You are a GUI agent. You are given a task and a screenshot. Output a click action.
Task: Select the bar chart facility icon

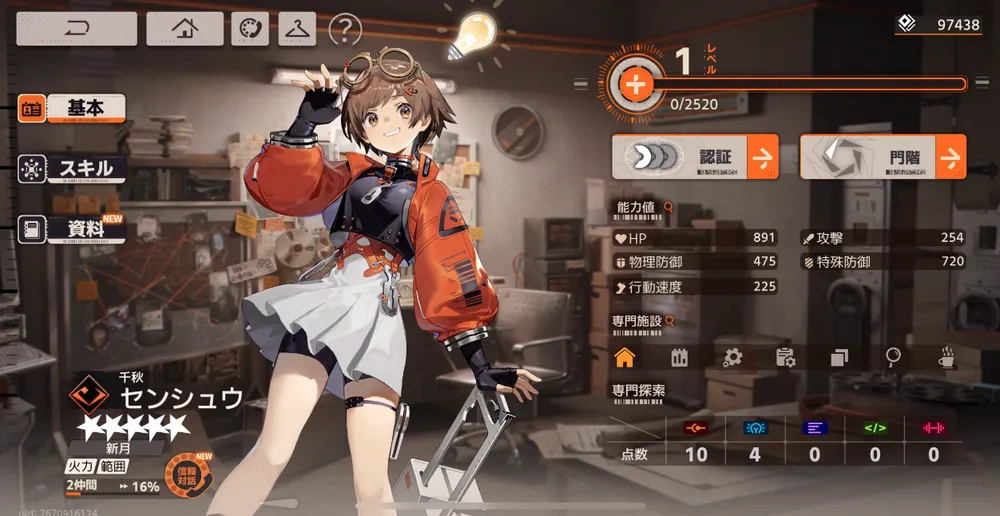pyautogui.click(x=680, y=357)
